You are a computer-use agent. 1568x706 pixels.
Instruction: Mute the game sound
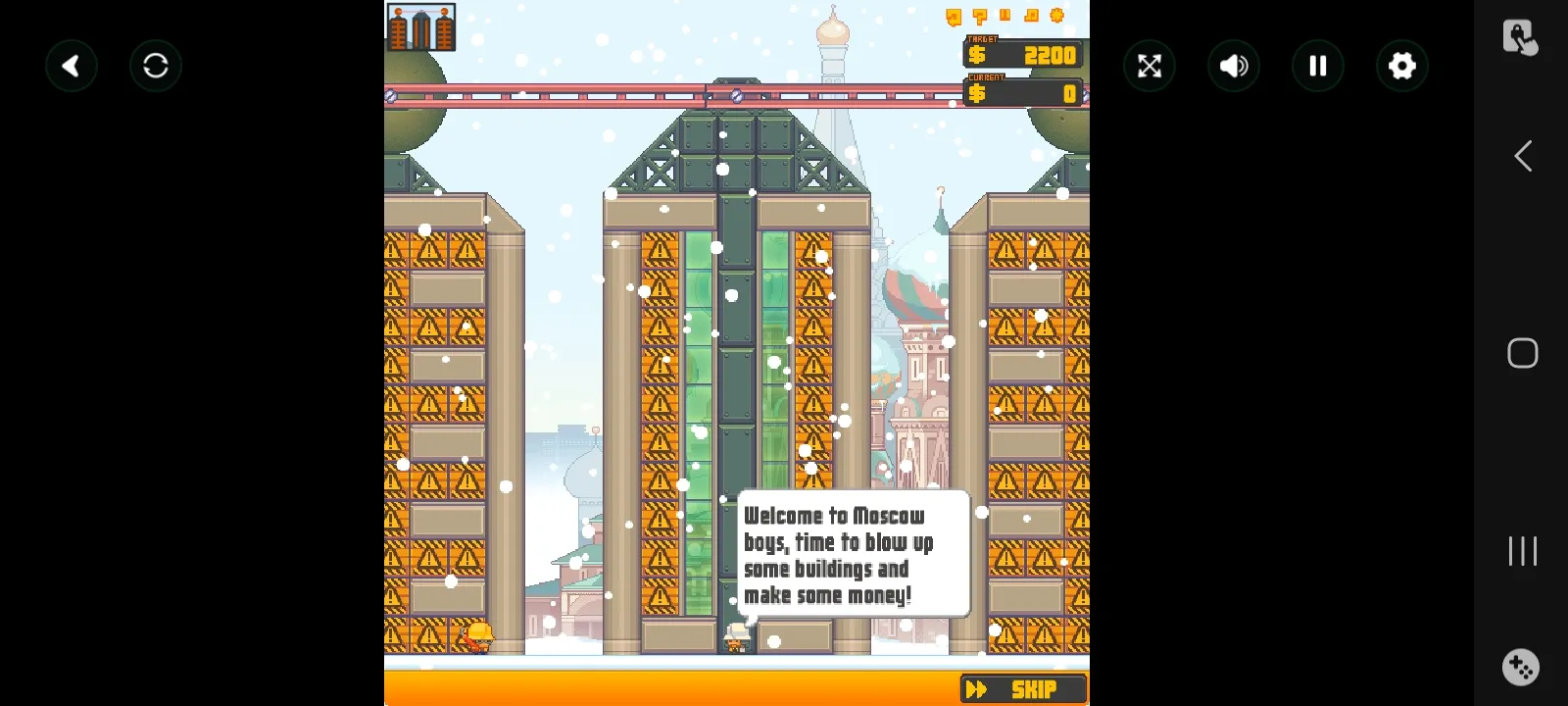pyautogui.click(x=1234, y=66)
